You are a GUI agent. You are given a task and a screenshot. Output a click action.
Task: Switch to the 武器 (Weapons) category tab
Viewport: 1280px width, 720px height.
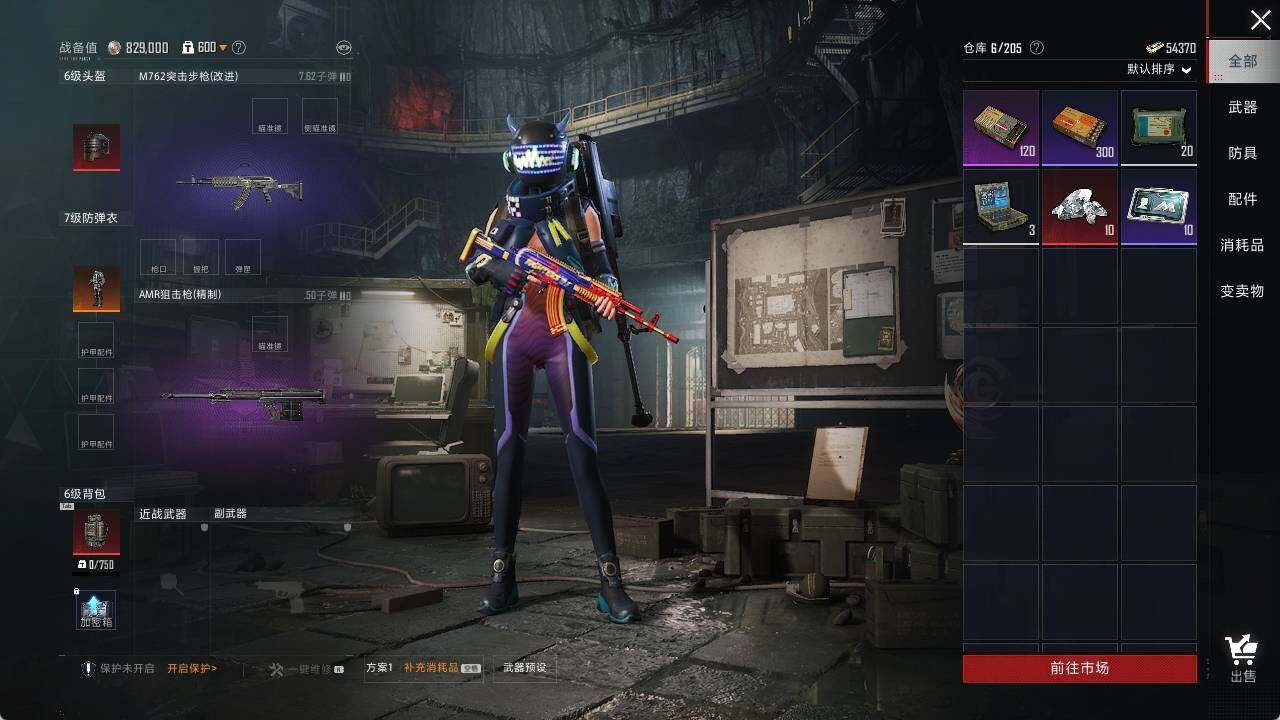pos(1243,107)
